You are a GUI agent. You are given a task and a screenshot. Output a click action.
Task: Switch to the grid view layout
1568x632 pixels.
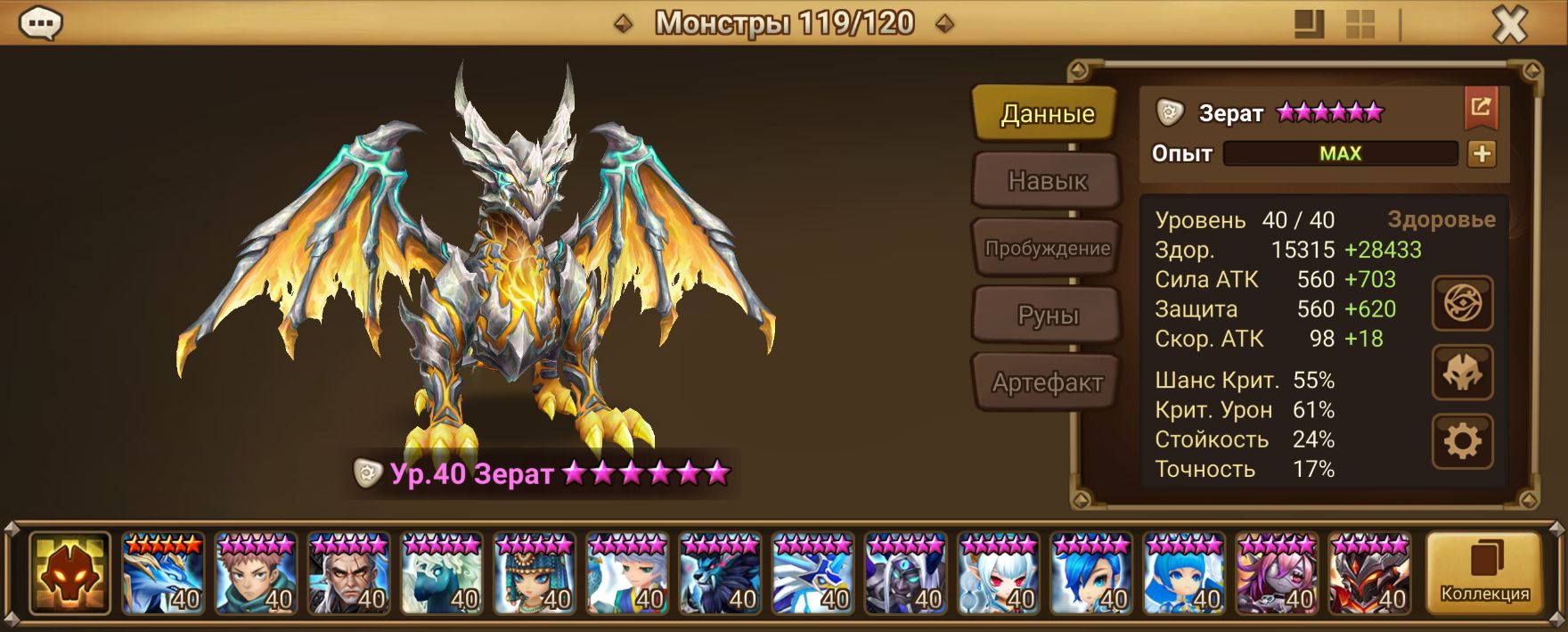click(1360, 25)
